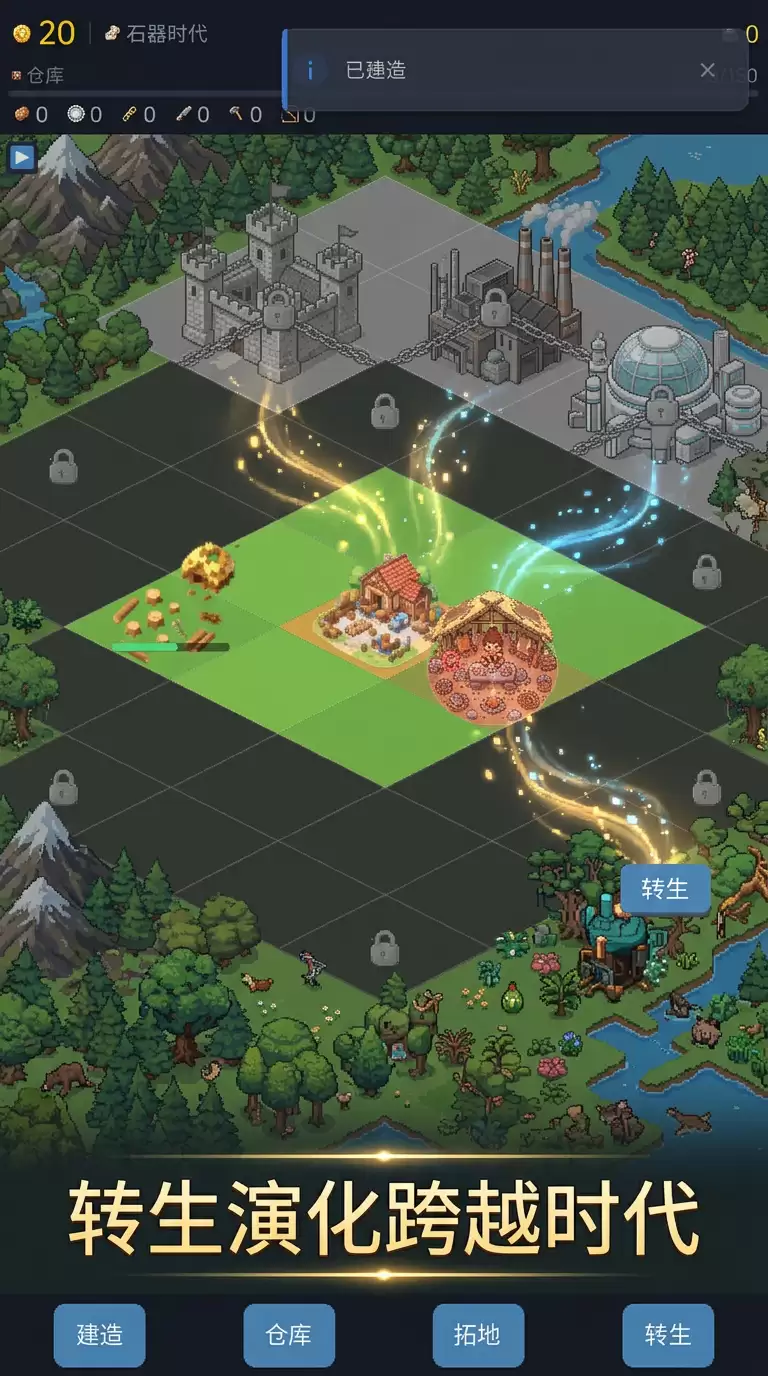The image size is (768, 1376).
Task: Open the 建造 build menu
Action: [x=99, y=1335]
